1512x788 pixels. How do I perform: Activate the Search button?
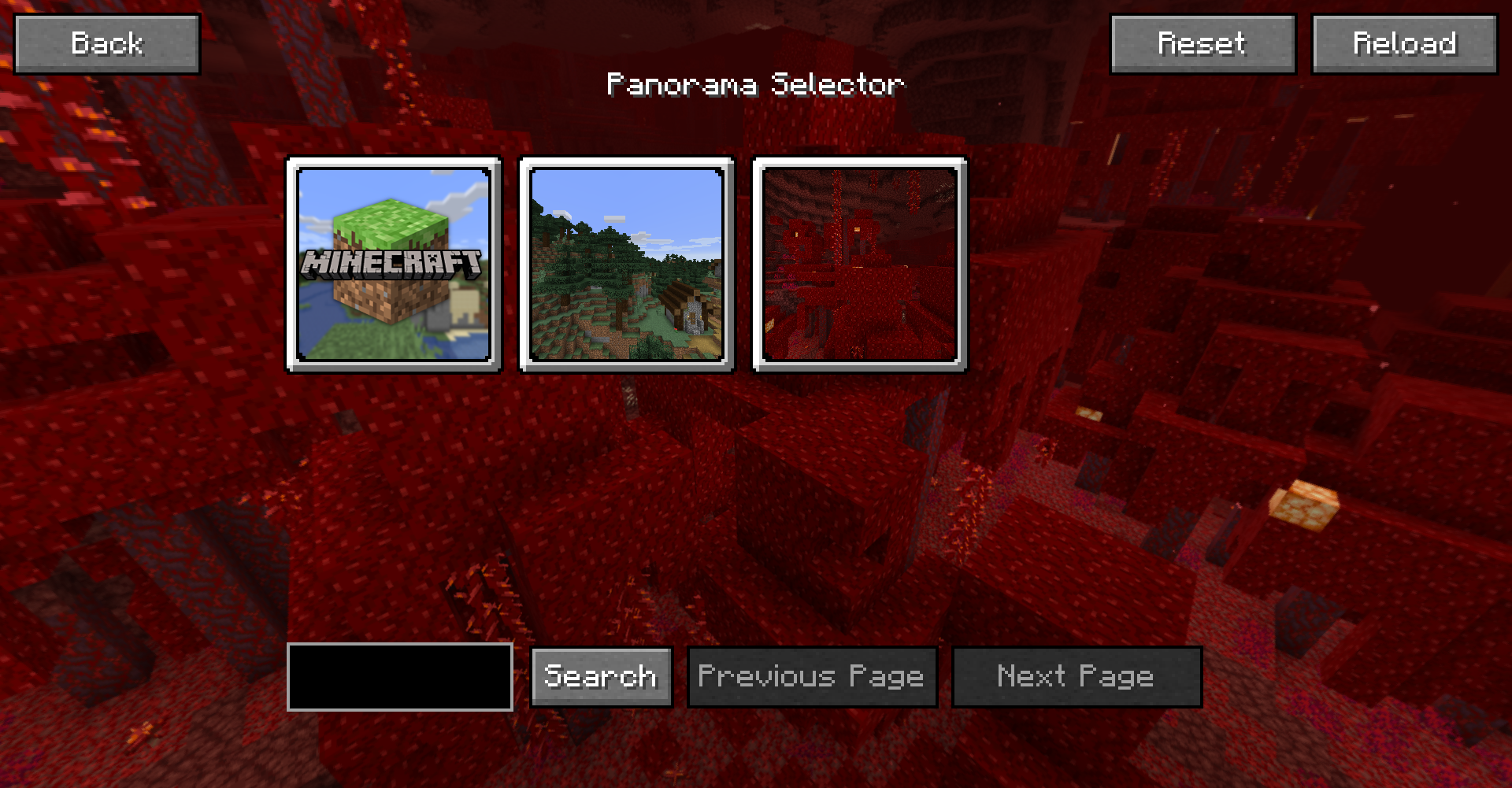(601, 677)
